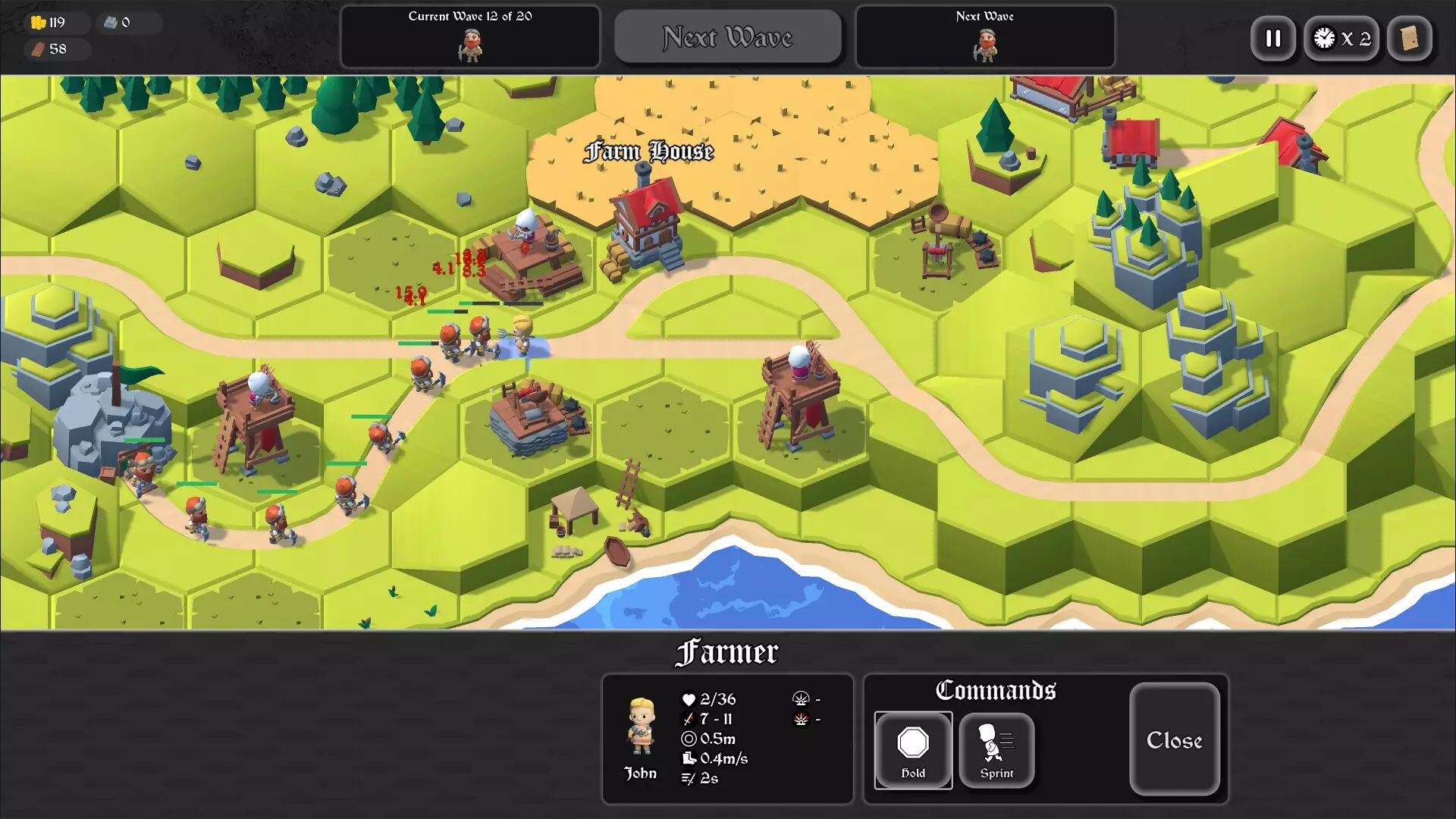Click the x2 game speed control

[x=1341, y=39]
